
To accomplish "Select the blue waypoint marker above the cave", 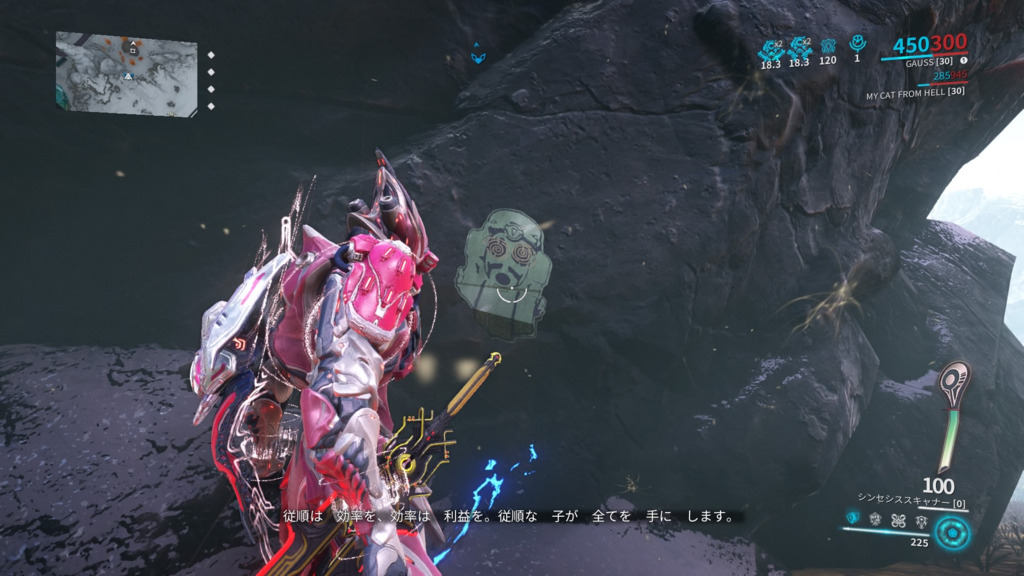I will tap(478, 55).
